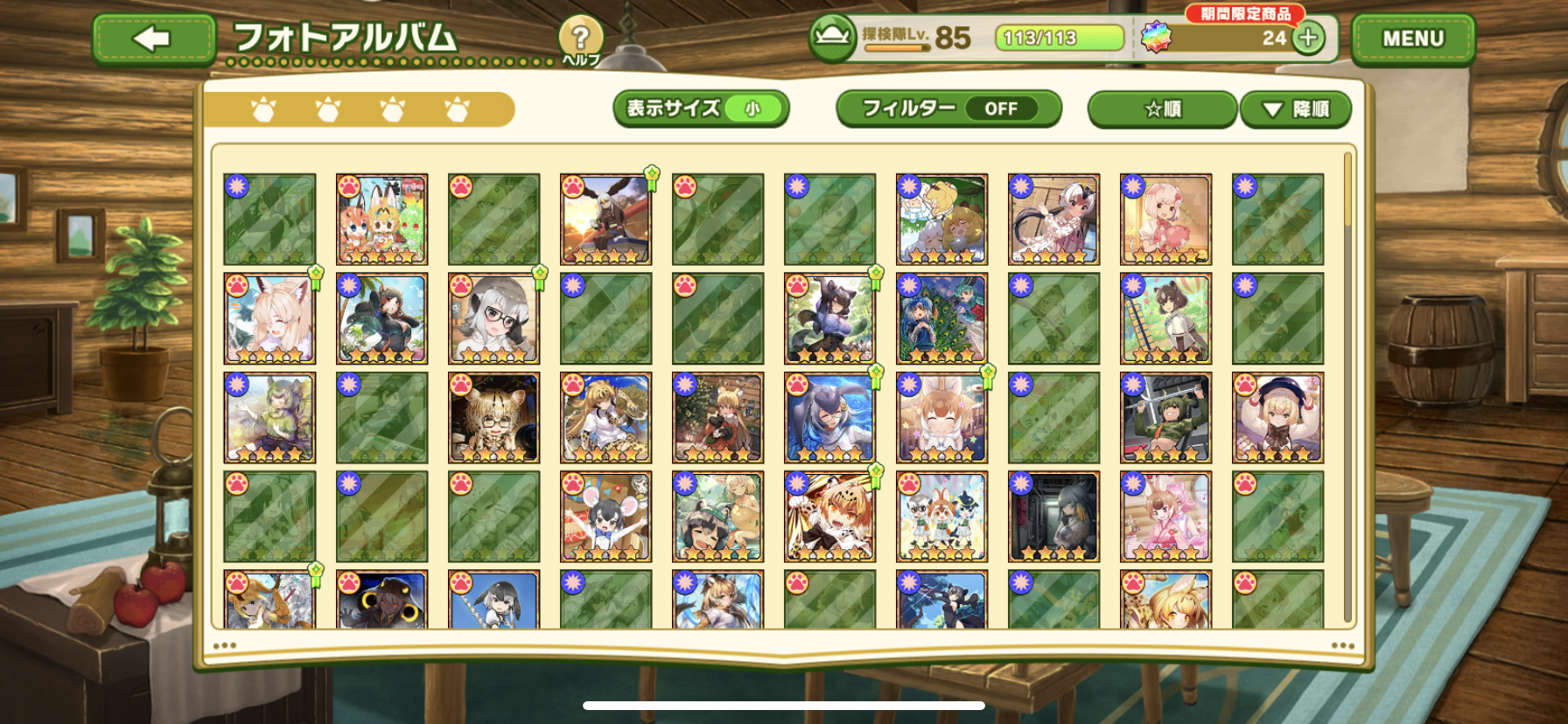Click the paw print album tab strip
Screen dimensions: 1568x724
[359, 110]
